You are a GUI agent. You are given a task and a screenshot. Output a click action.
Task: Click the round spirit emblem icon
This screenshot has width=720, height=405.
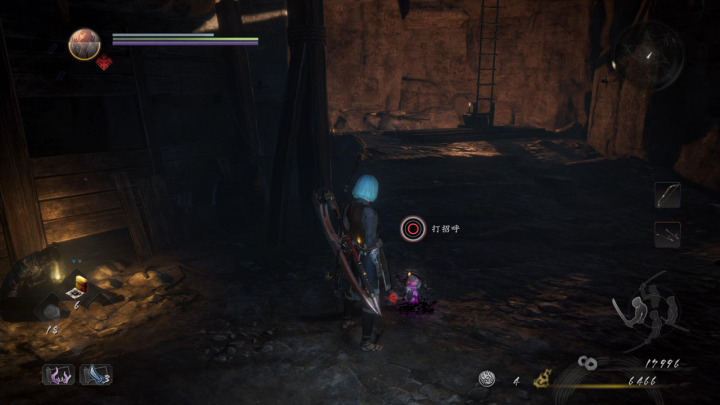coord(487,378)
